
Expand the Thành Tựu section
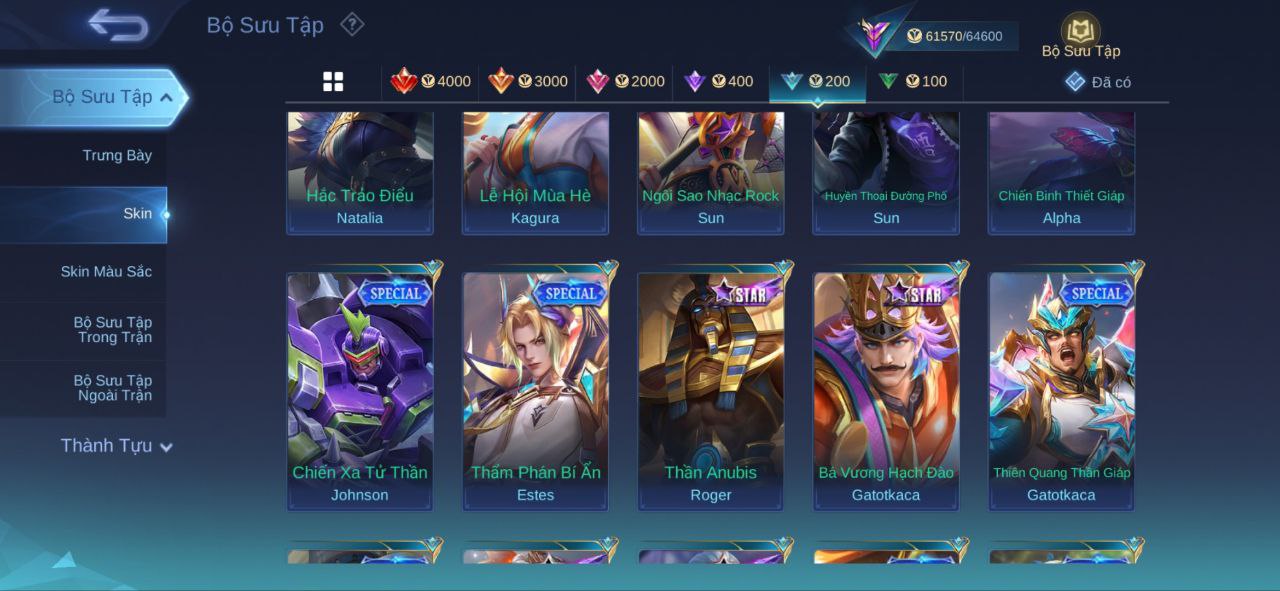(x=115, y=446)
